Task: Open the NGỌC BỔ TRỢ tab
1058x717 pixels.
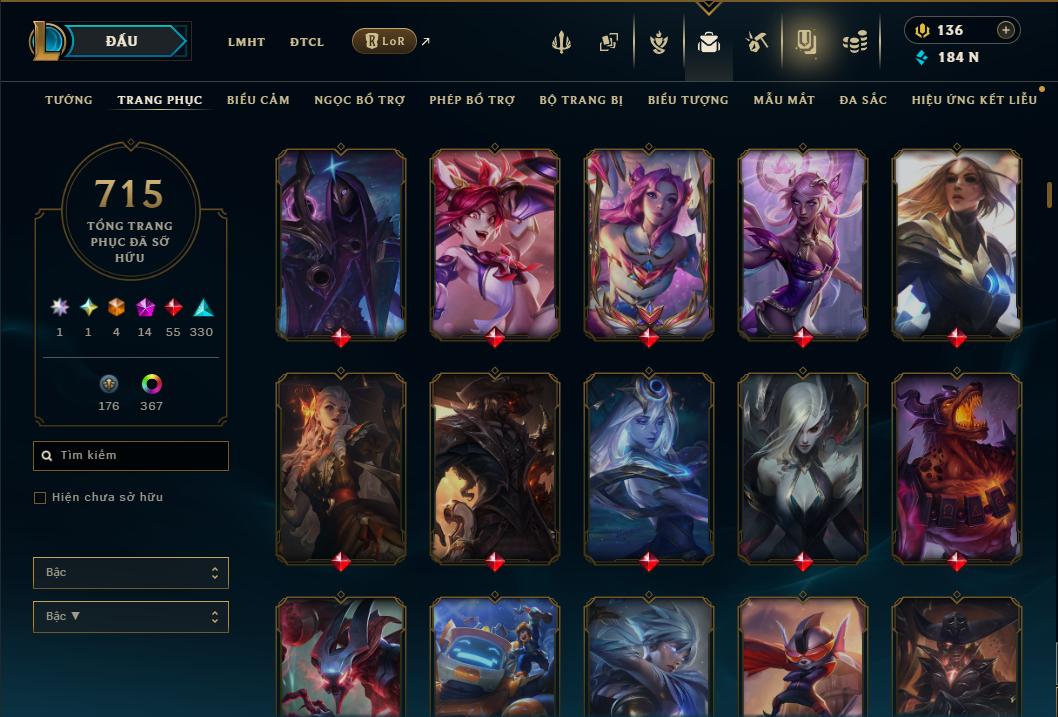Action: coord(359,100)
